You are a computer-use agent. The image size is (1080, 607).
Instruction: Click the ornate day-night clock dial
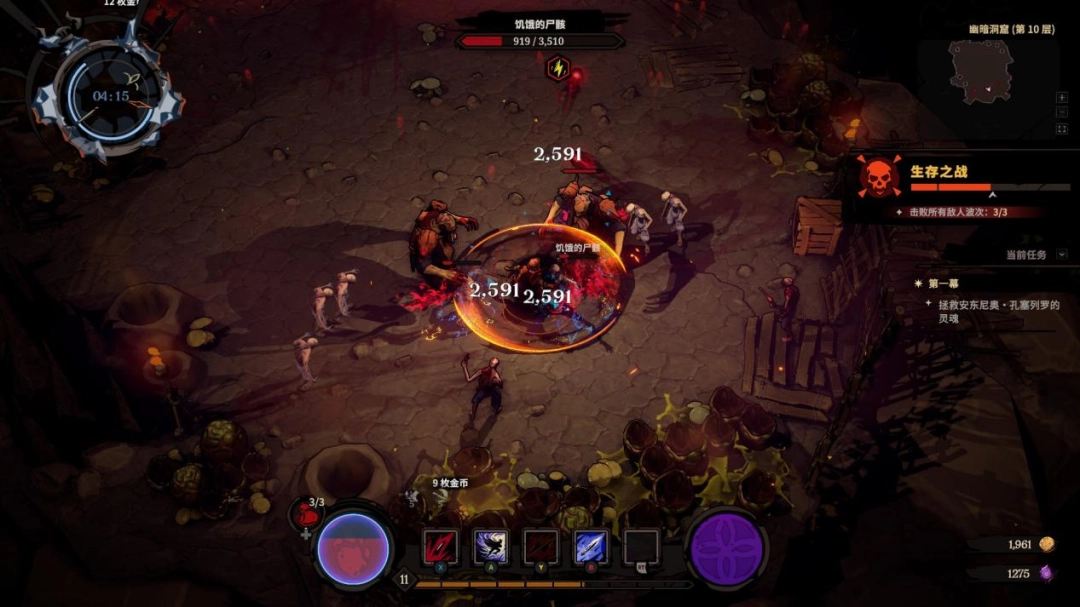pos(109,97)
